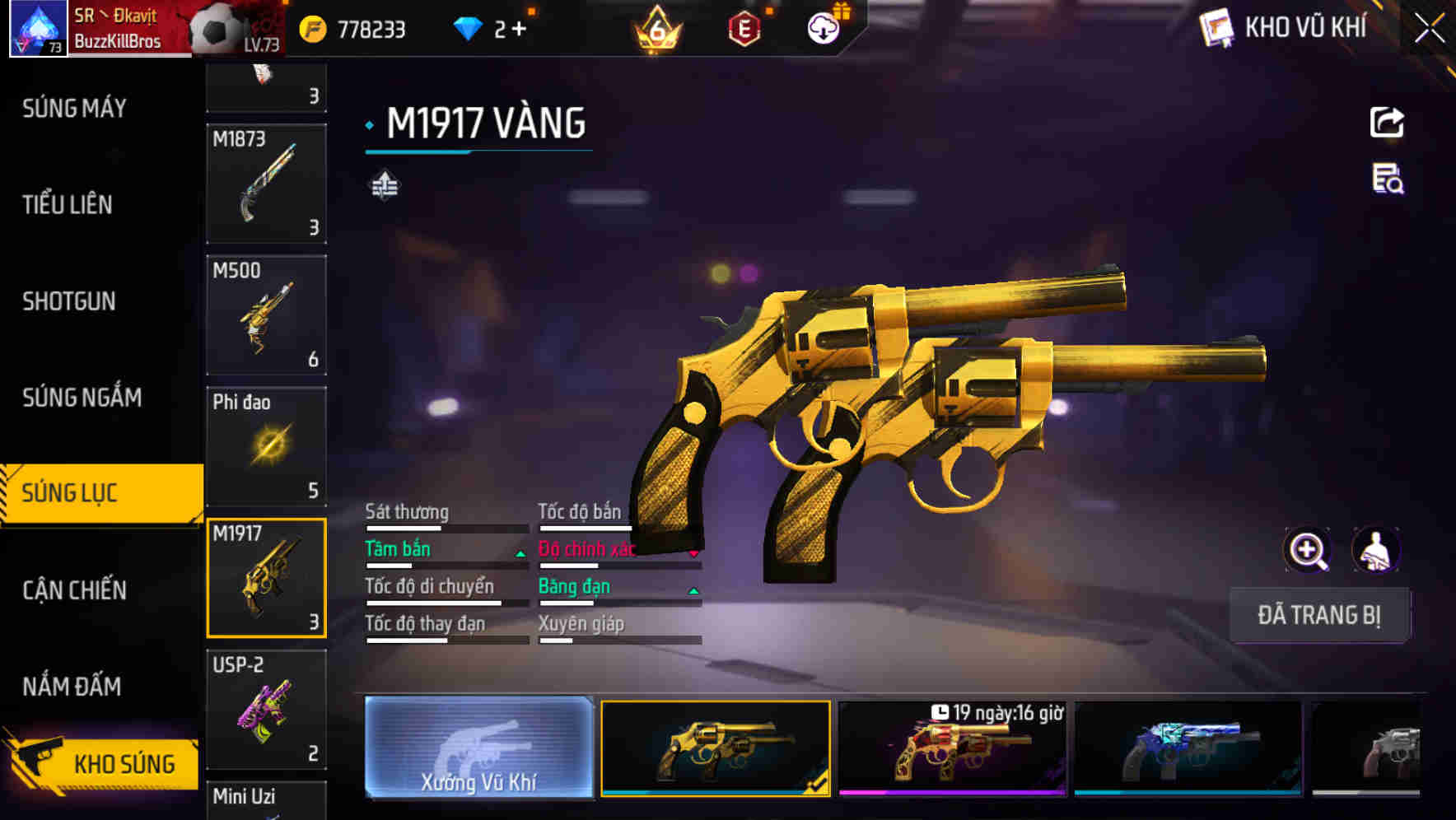Show the SÚNG NGẮM category
Viewport: 1456px width, 820px height.
tap(82, 398)
